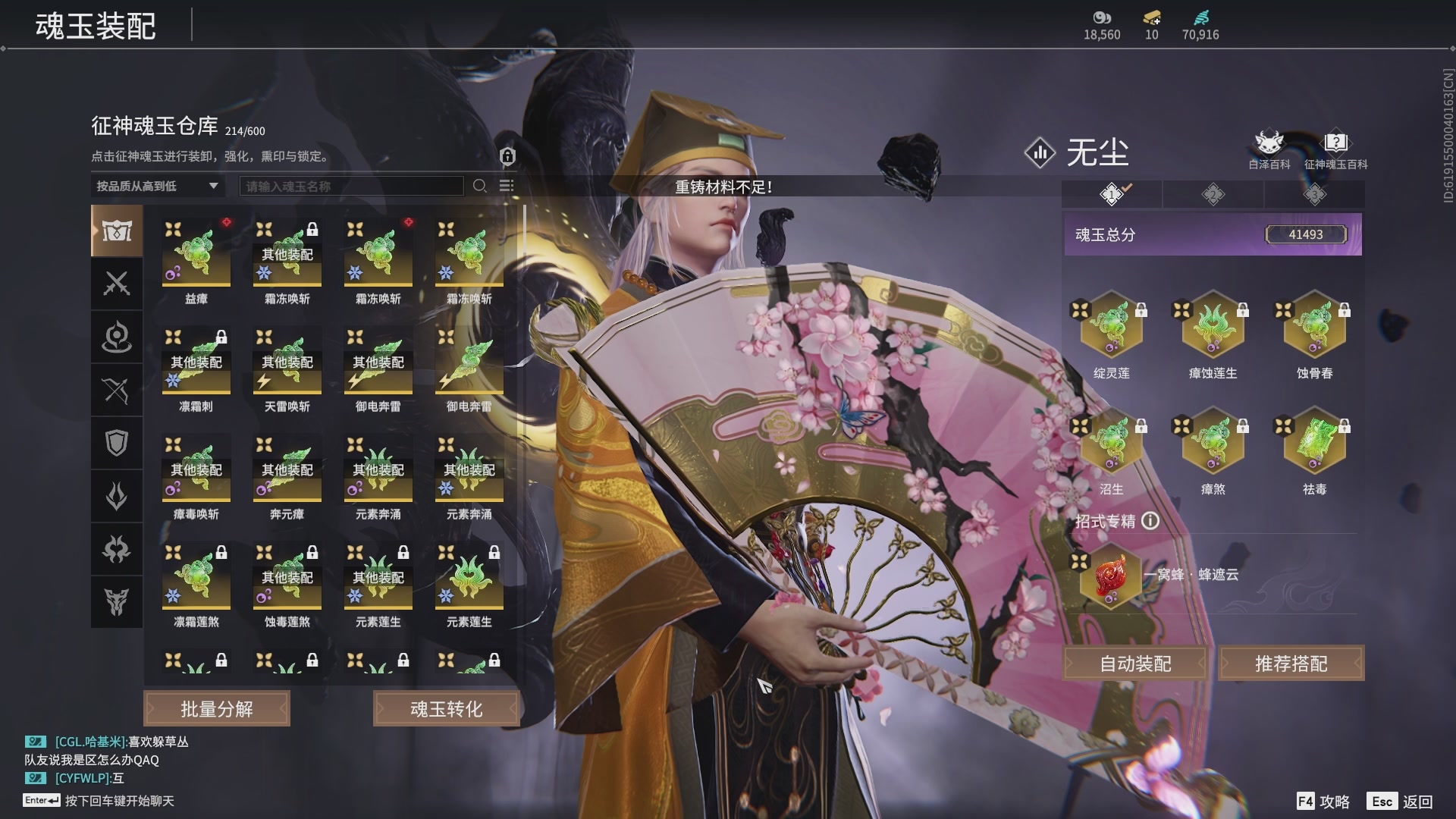The width and height of the screenshot is (1456, 819).
Task: Select the shield category filter icon
Action: point(116,442)
